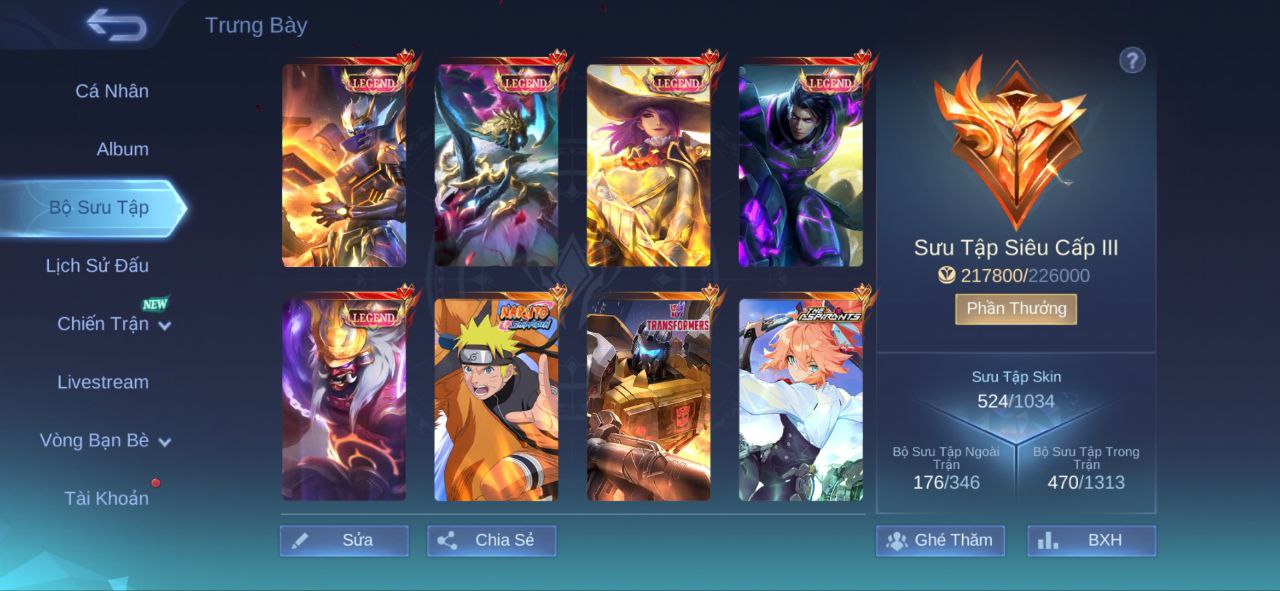The height and width of the screenshot is (591, 1280).
Task: Open the Lịch Sử Đấu tab
Action: (x=97, y=265)
